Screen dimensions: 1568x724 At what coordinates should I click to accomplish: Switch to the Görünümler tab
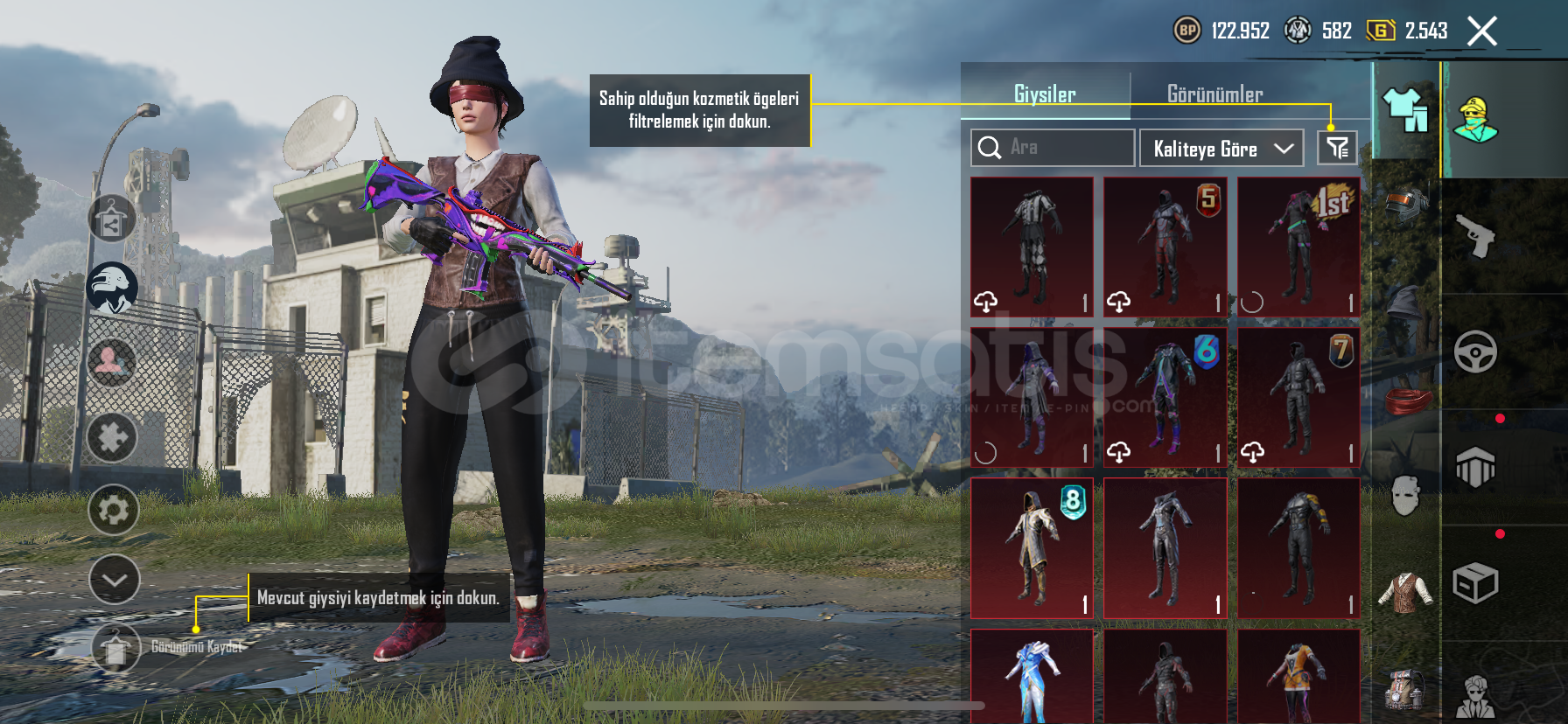pos(1214,94)
